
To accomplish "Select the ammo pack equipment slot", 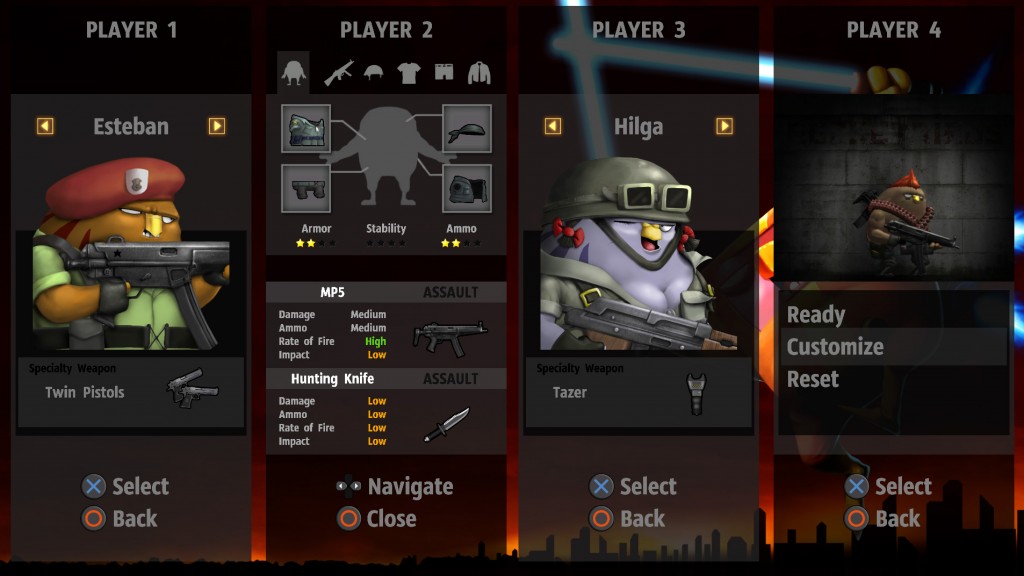I will point(467,188).
